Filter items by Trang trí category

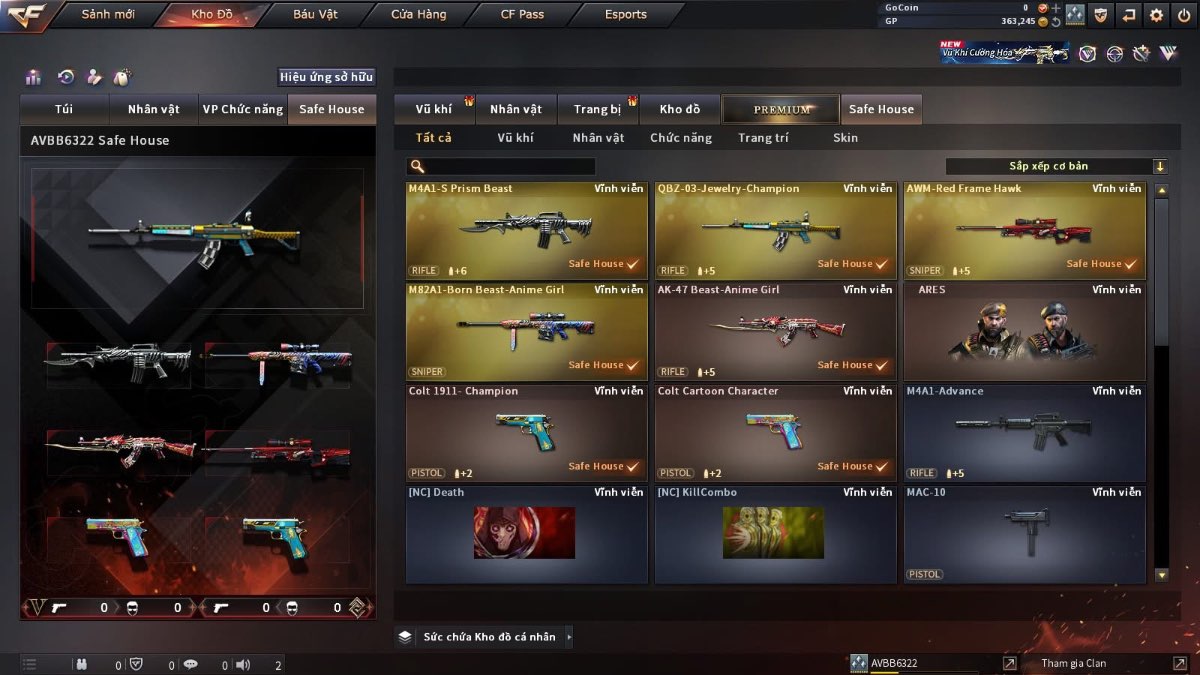tap(763, 138)
